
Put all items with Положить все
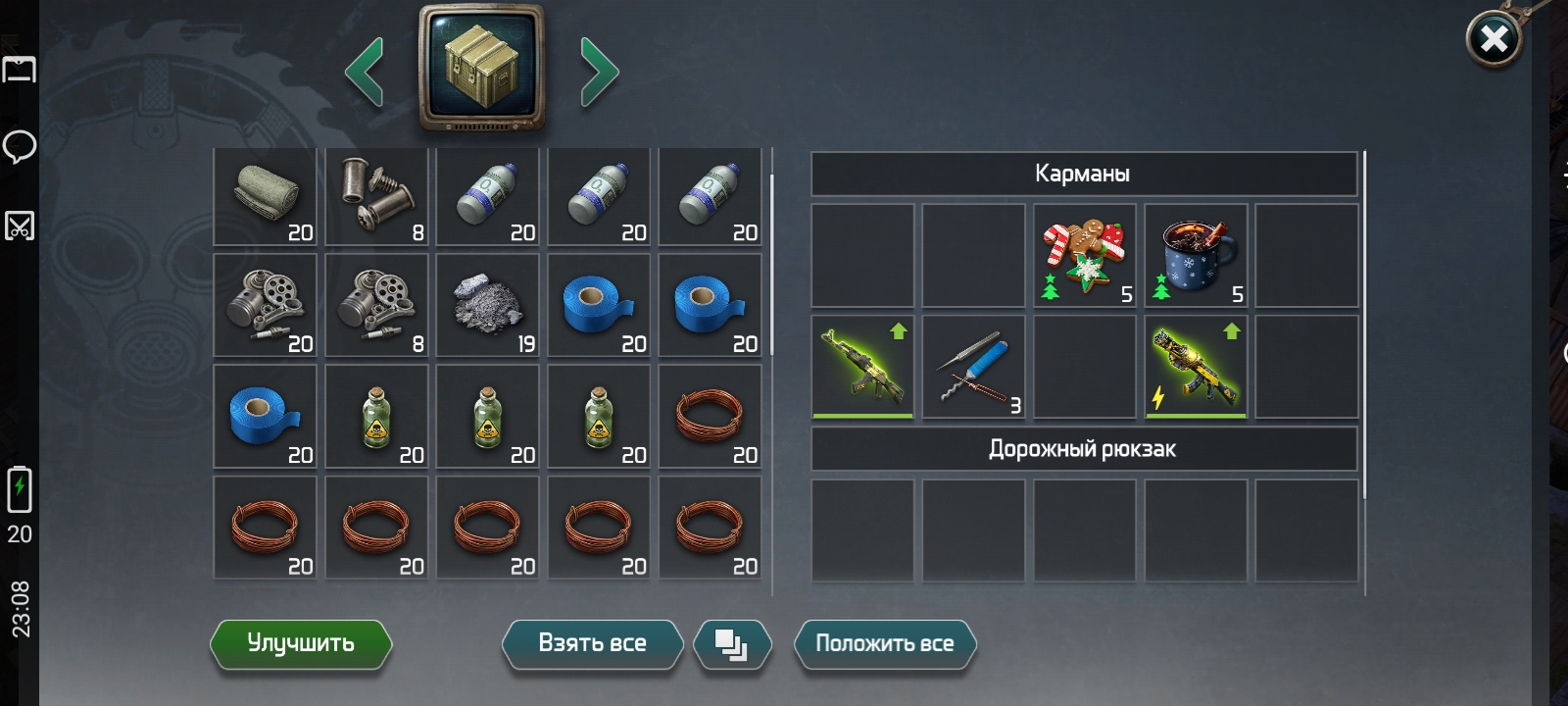pyautogui.click(x=884, y=644)
